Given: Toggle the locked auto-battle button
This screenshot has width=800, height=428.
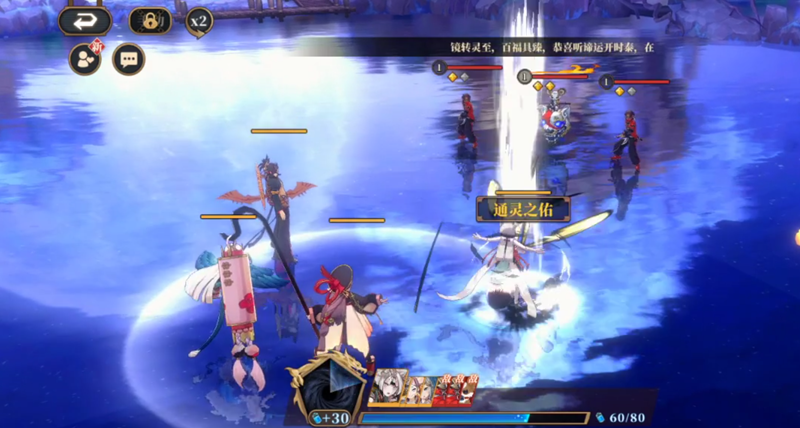Looking at the screenshot, I should (151, 20).
